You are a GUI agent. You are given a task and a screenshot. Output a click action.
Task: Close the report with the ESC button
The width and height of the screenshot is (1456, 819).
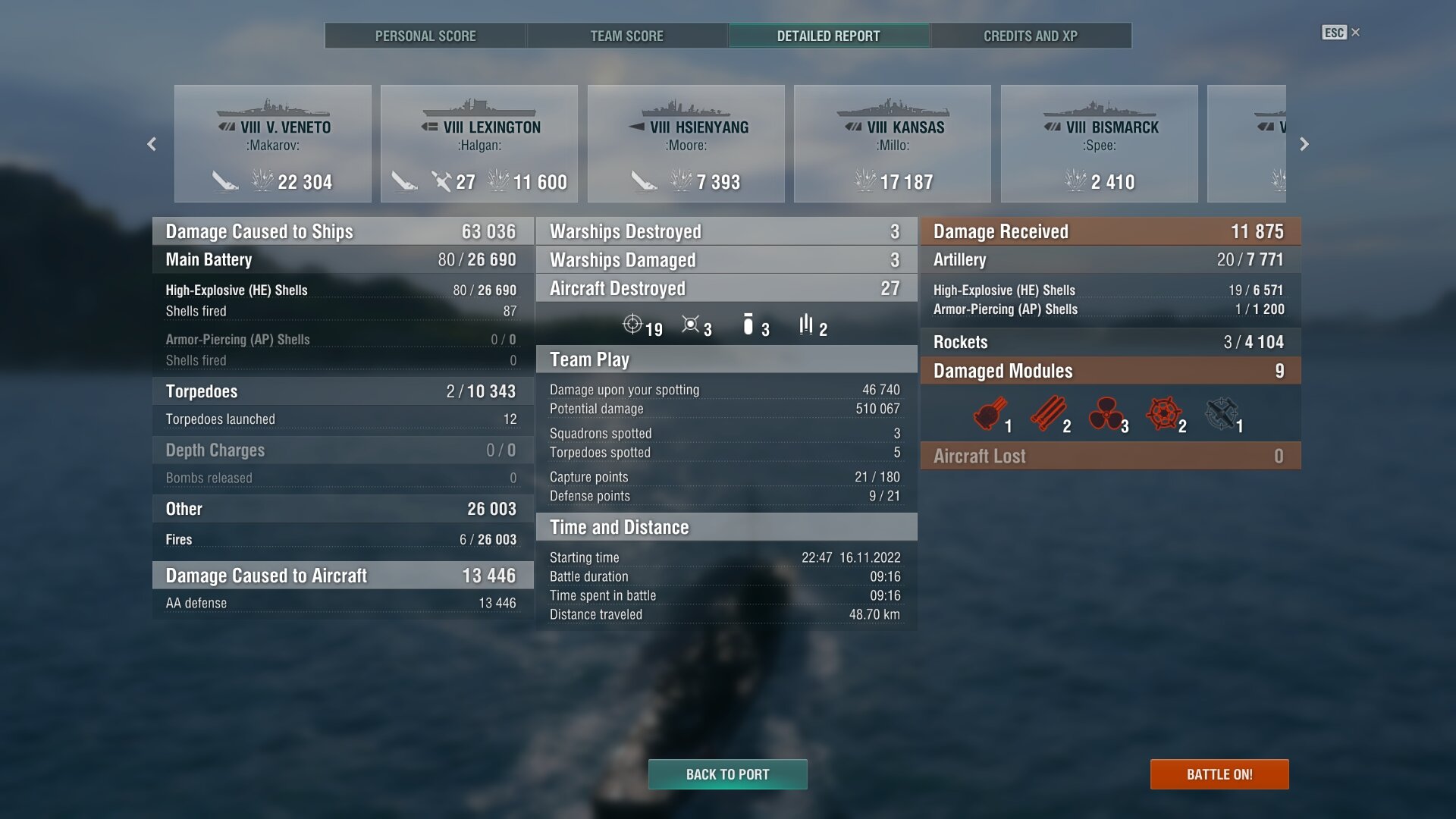point(1340,33)
